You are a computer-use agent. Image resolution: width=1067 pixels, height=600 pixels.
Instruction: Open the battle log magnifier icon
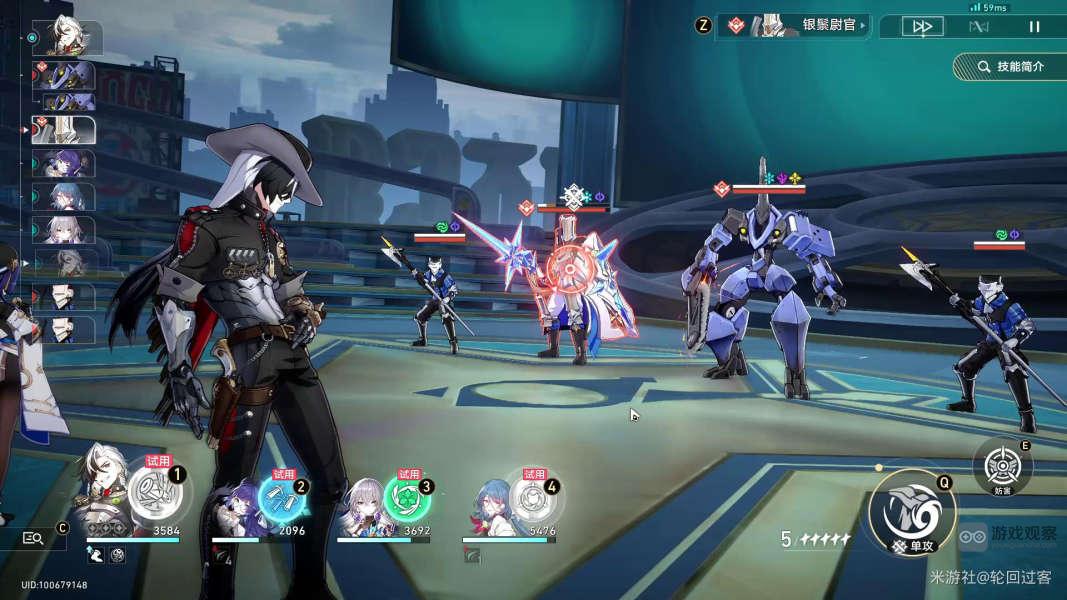[33, 538]
